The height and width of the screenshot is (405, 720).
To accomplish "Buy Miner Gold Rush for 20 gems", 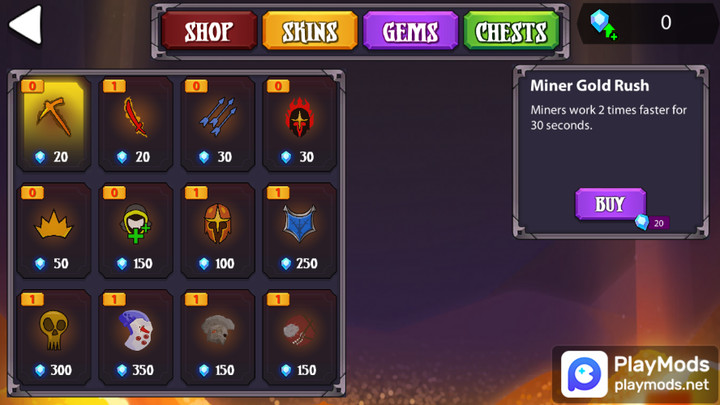I will tap(610, 204).
